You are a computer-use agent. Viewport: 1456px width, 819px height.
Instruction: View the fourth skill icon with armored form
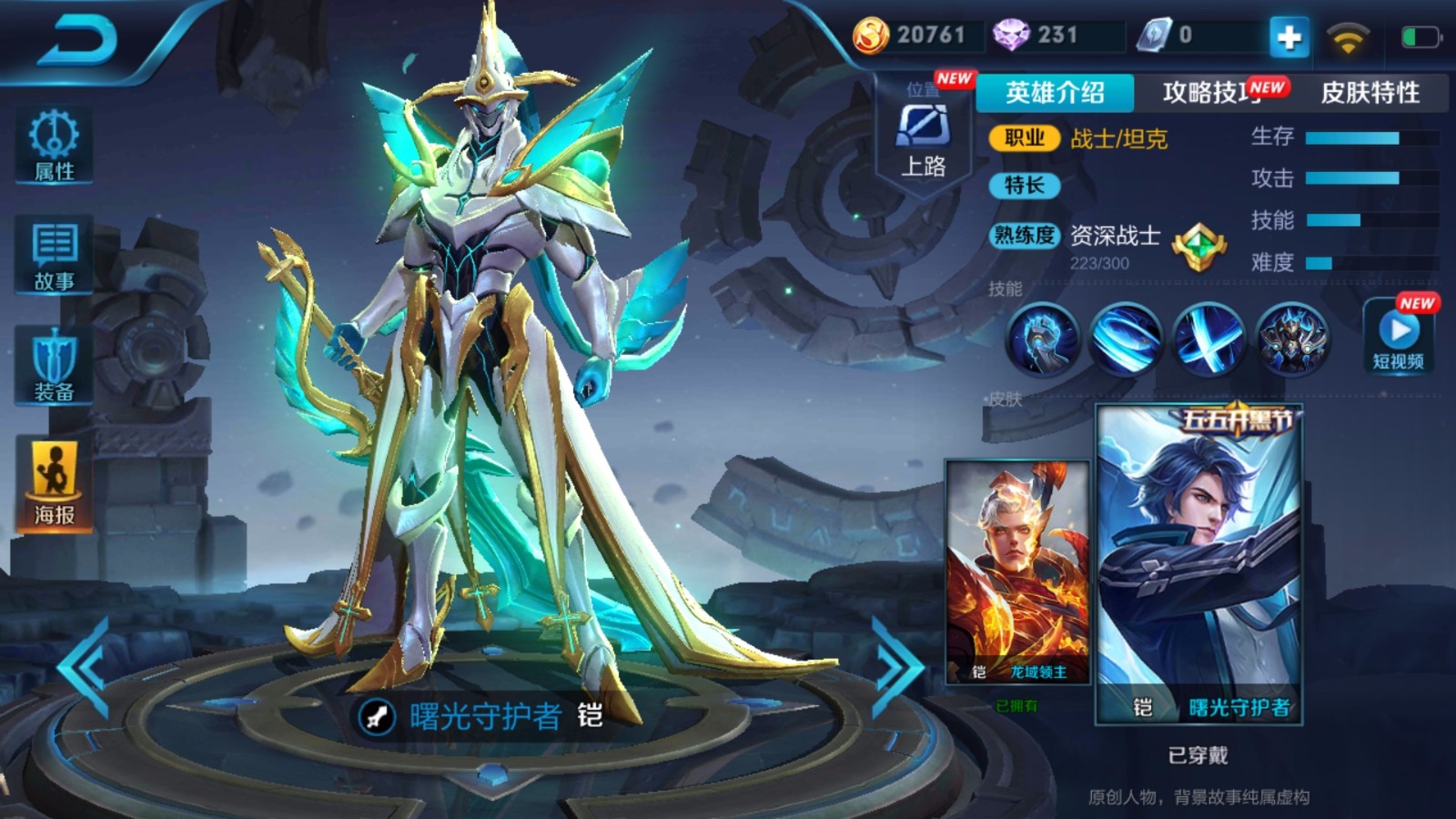(x=1292, y=339)
